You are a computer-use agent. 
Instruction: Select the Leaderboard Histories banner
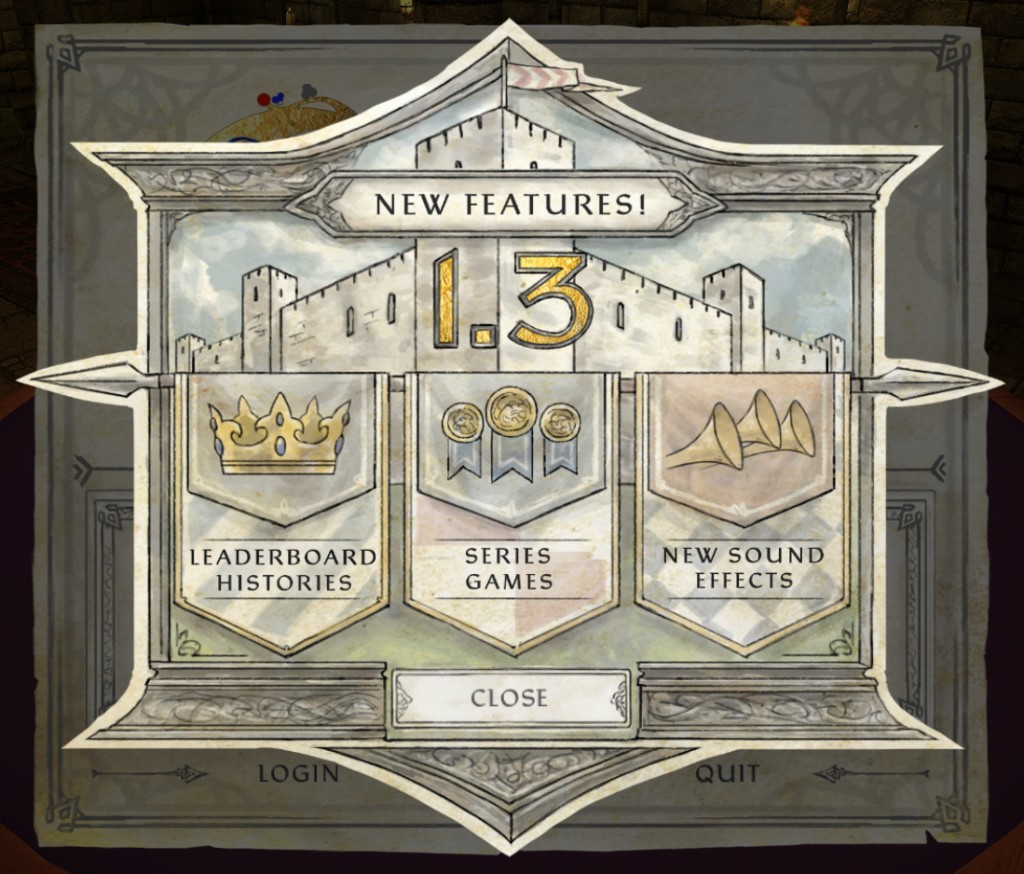click(x=283, y=510)
